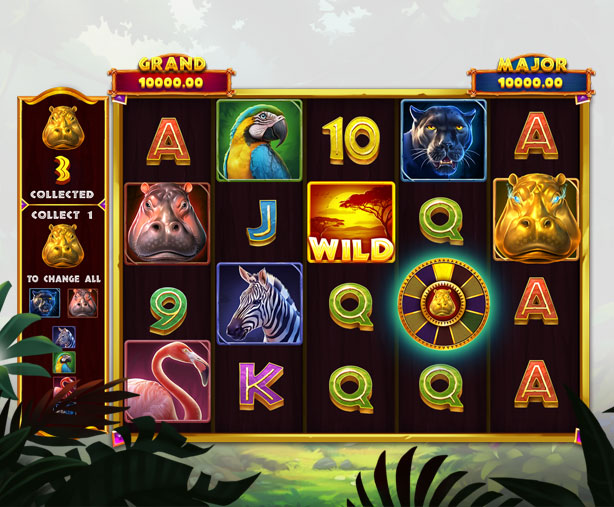Click the small parrot icon in the side panel
The width and height of the screenshot is (614, 507).
(x=63, y=362)
